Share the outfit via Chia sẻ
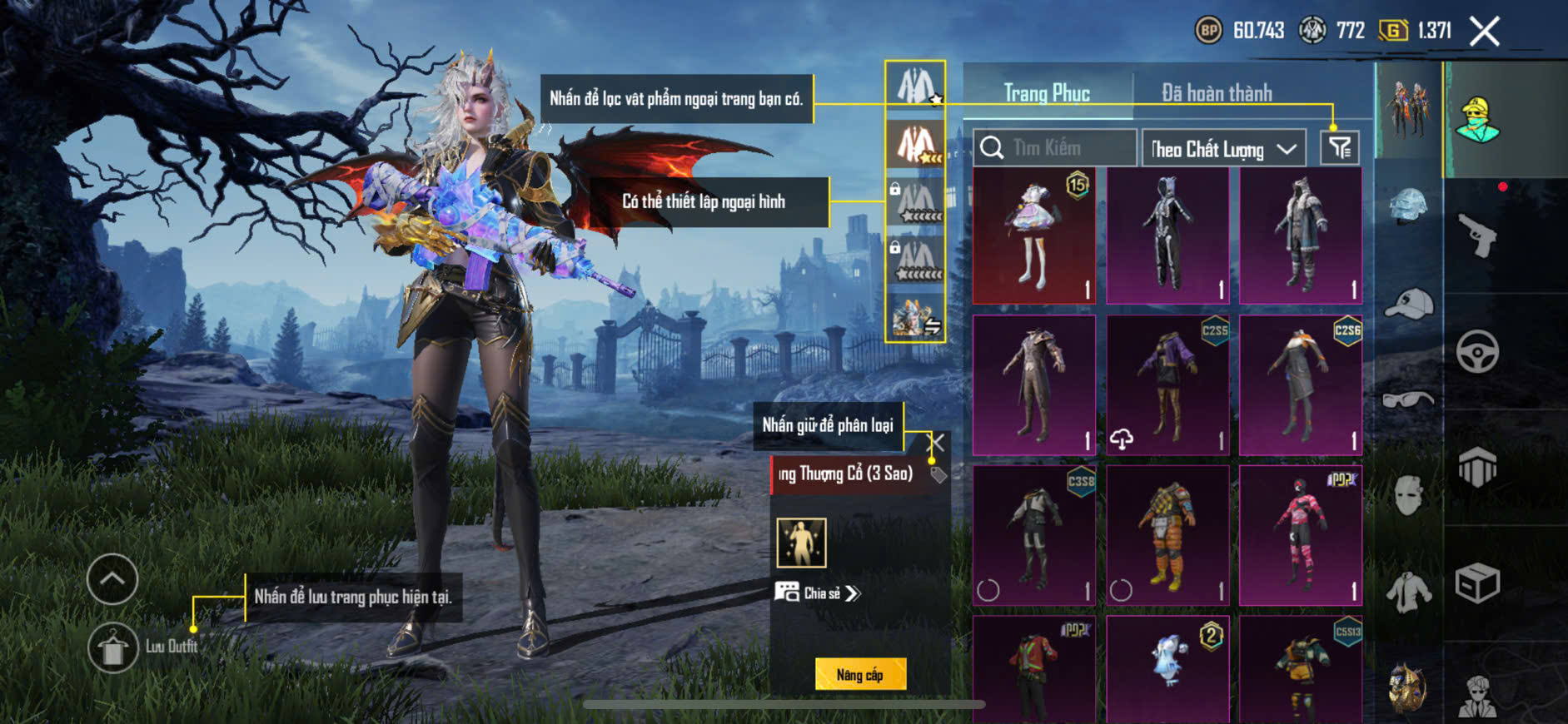 coord(819,593)
